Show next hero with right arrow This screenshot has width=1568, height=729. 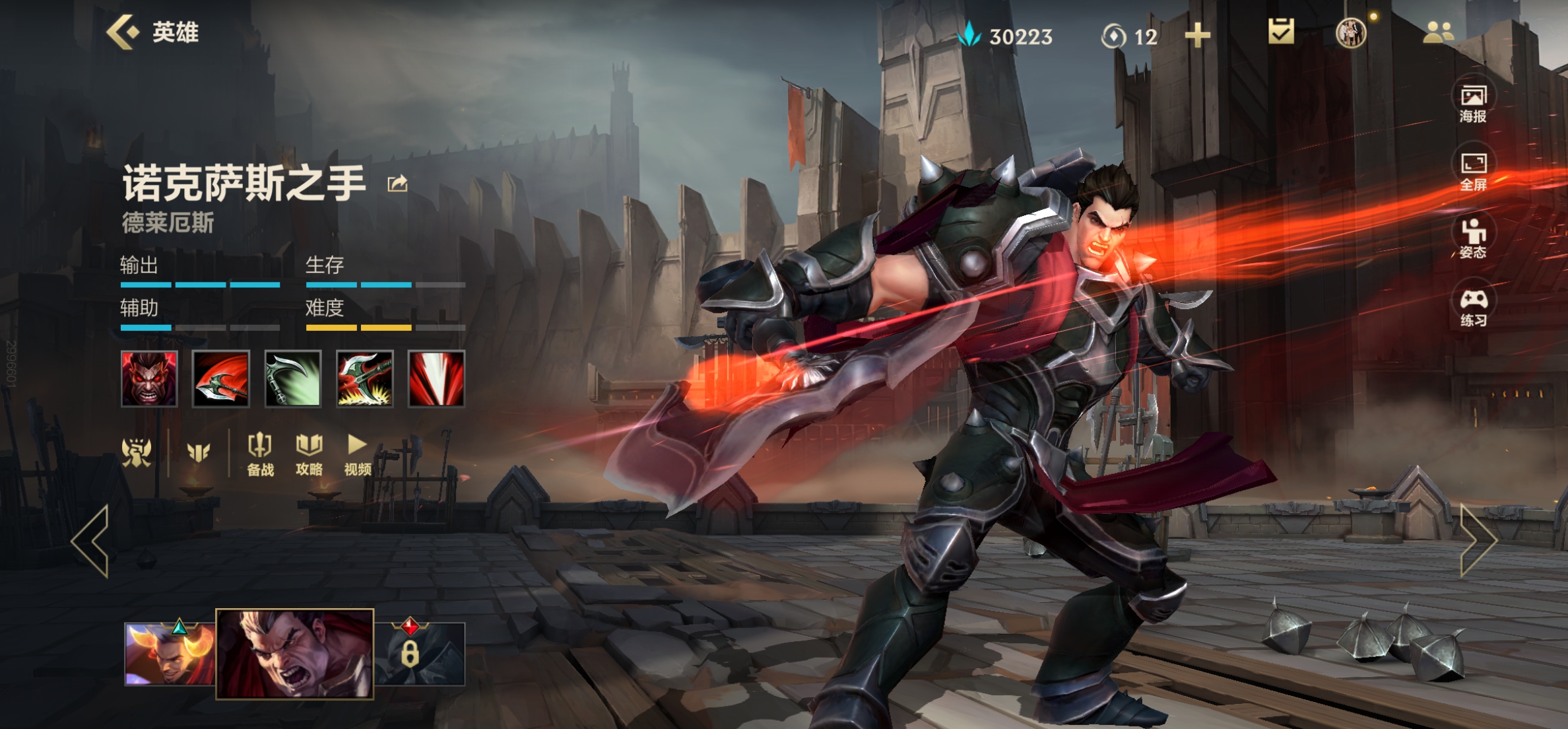[x=1478, y=541]
